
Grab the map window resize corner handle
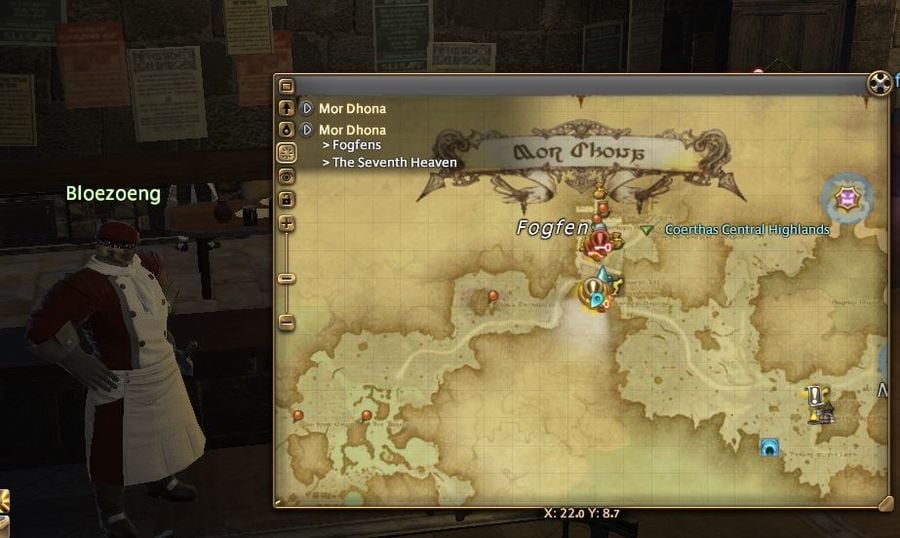pyautogui.click(x=883, y=501)
